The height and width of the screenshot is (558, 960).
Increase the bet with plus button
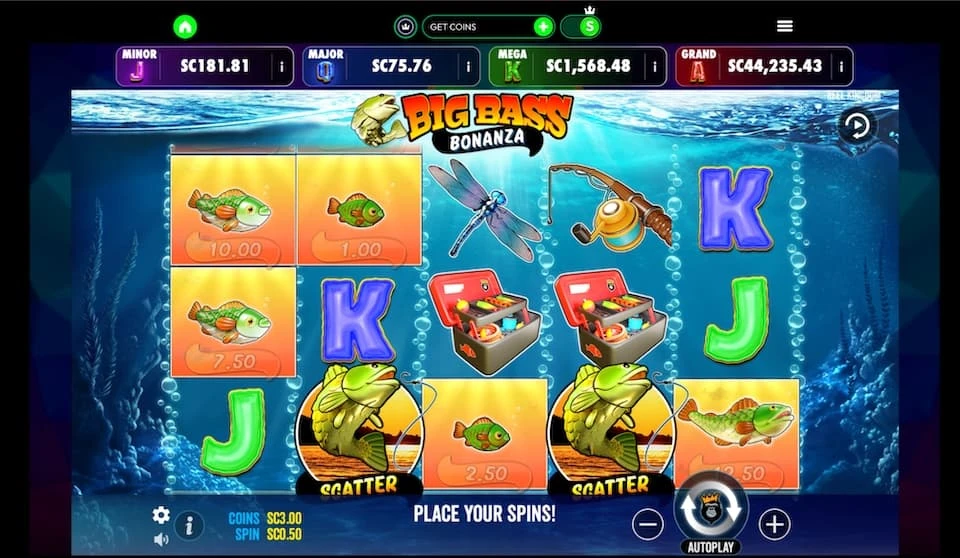coord(774,523)
